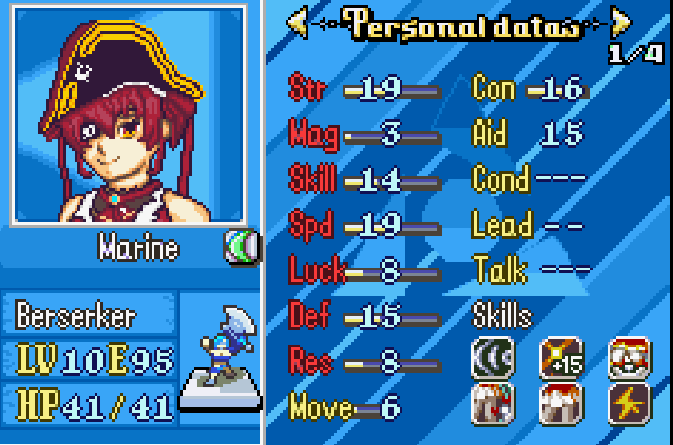Viewport: 673px width, 445px height.
Task: Select the Res stat label
Action: coord(310,361)
